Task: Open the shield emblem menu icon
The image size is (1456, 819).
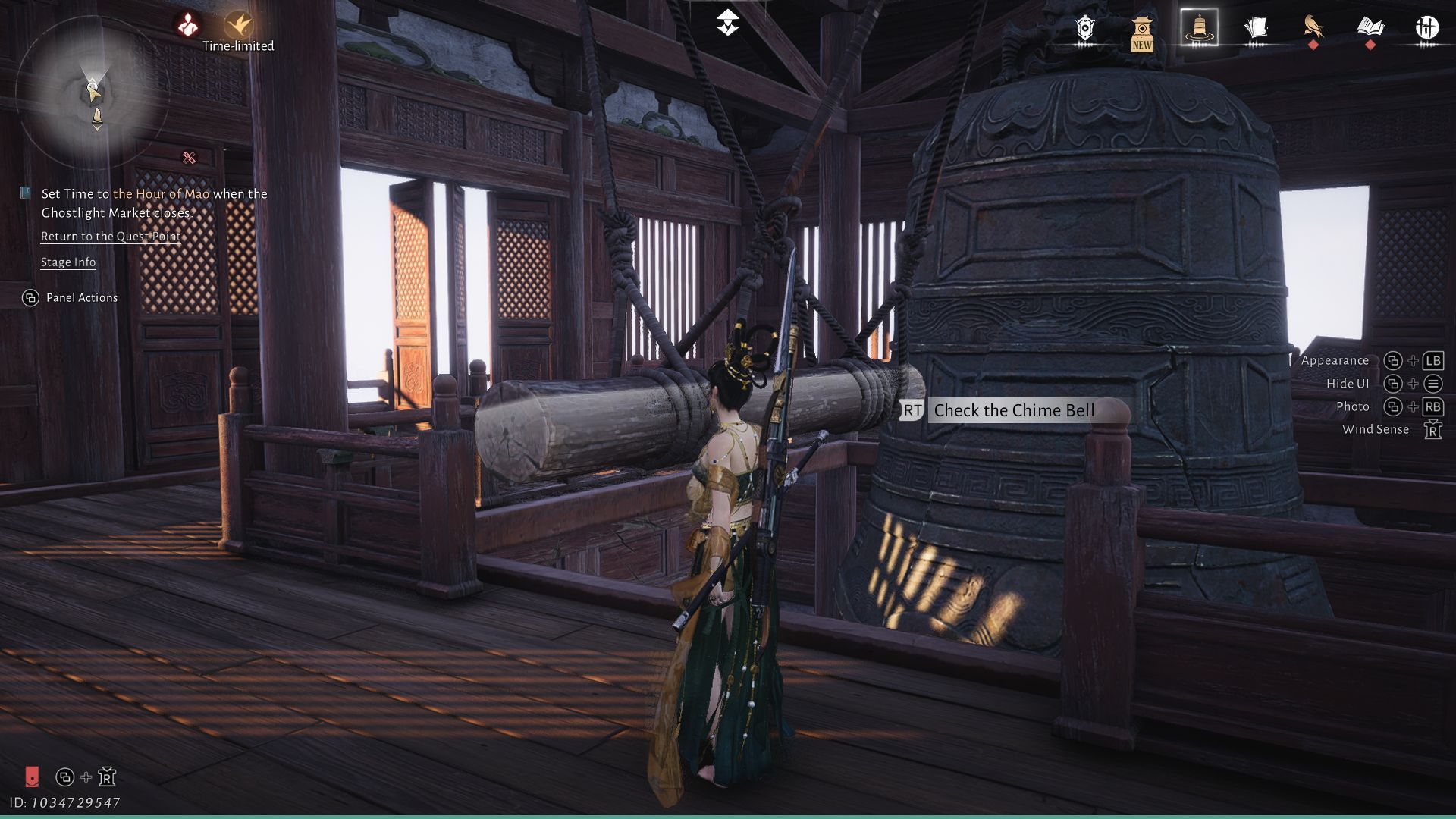Action: coord(1085,29)
